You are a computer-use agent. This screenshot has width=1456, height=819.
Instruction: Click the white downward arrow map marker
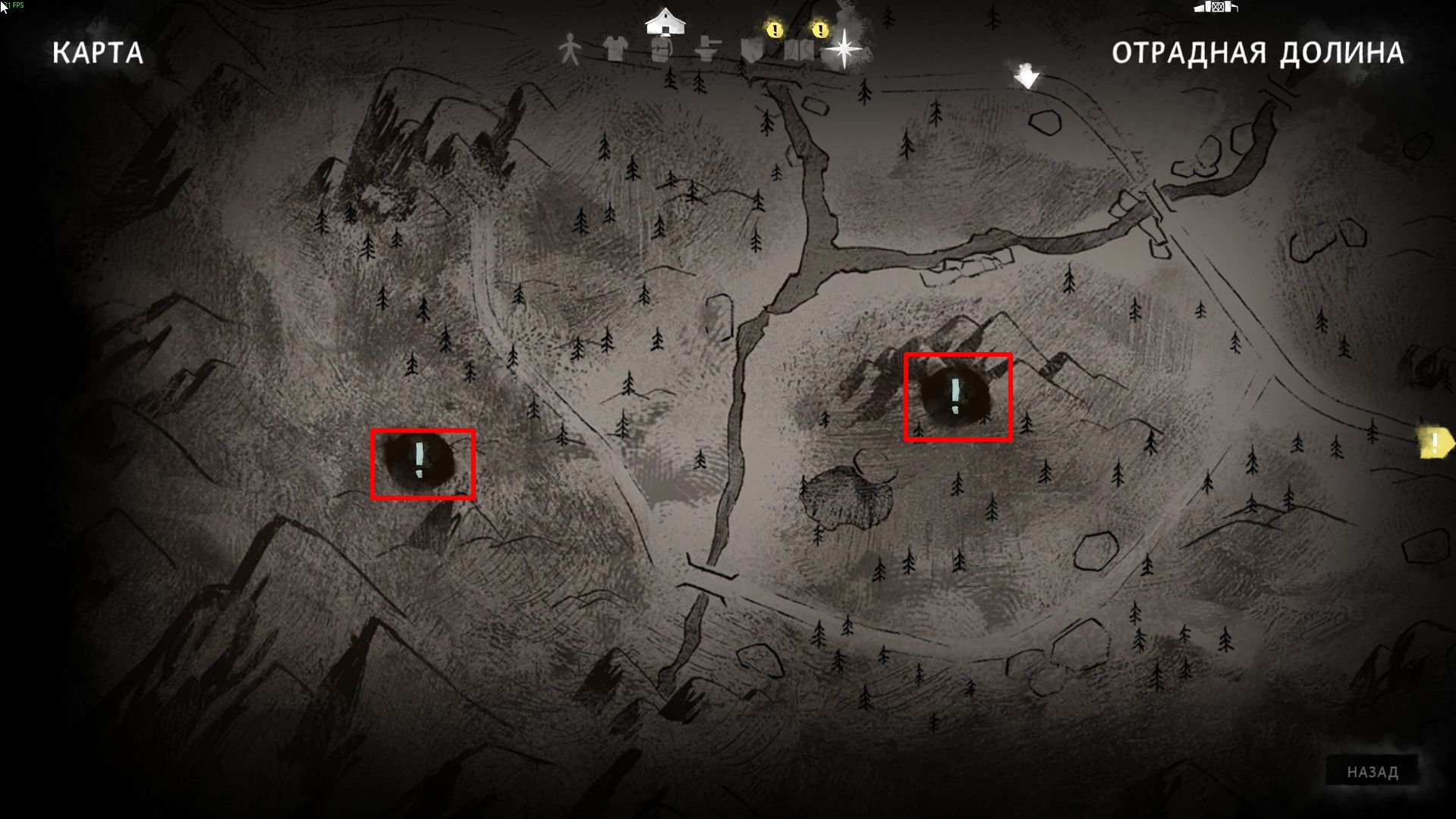click(x=1026, y=76)
